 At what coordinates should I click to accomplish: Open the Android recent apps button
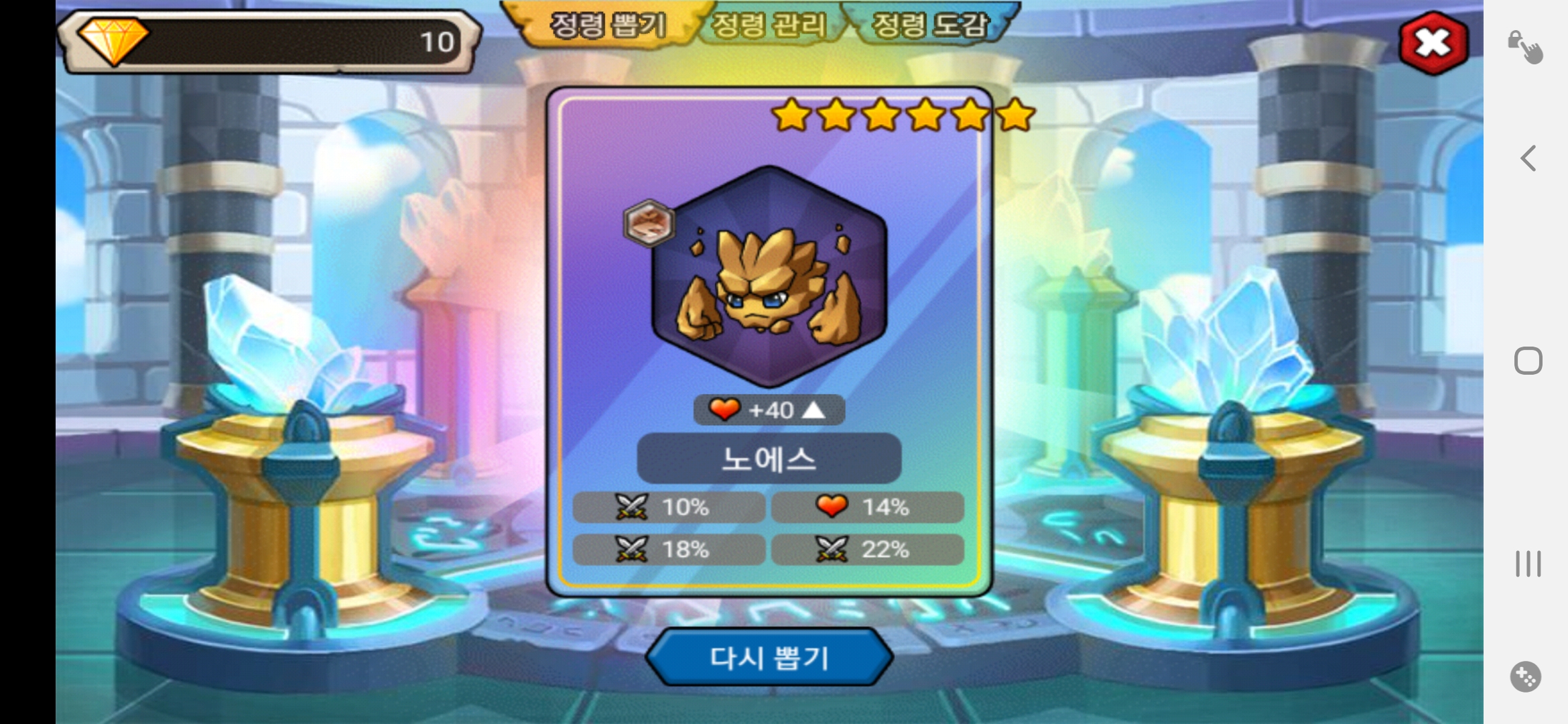tap(1528, 564)
